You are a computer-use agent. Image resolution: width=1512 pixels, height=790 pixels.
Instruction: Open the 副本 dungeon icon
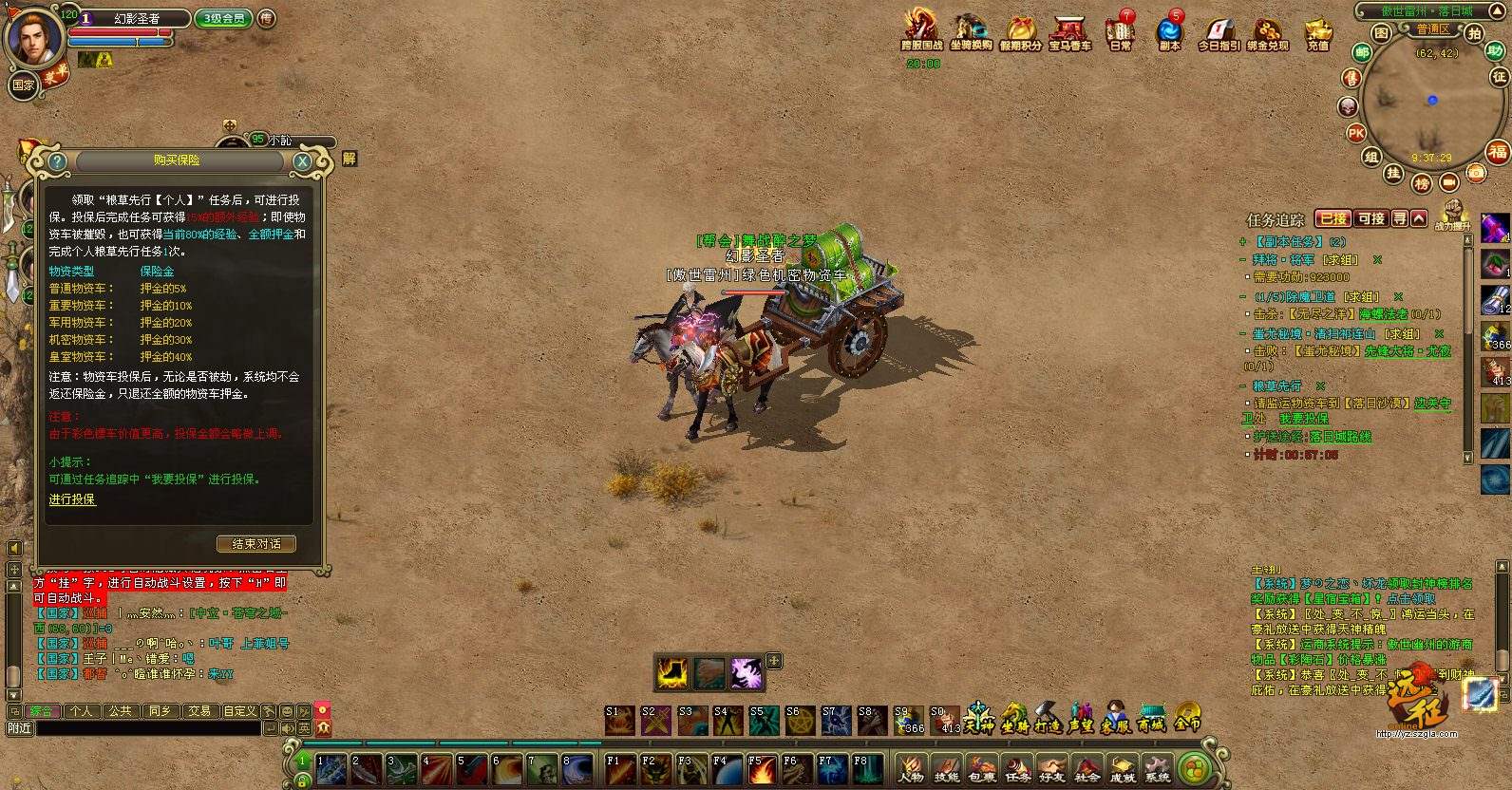[x=1169, y=30]
